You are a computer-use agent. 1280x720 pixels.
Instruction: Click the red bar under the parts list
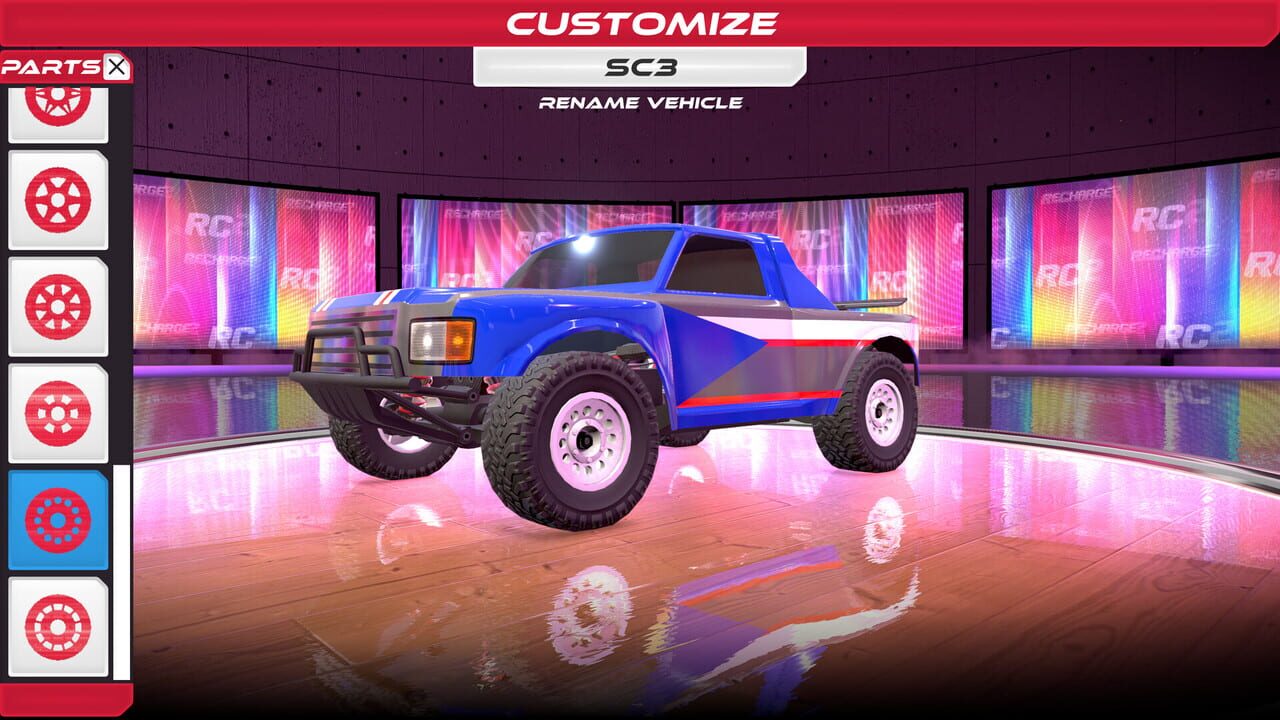point(62,700)
